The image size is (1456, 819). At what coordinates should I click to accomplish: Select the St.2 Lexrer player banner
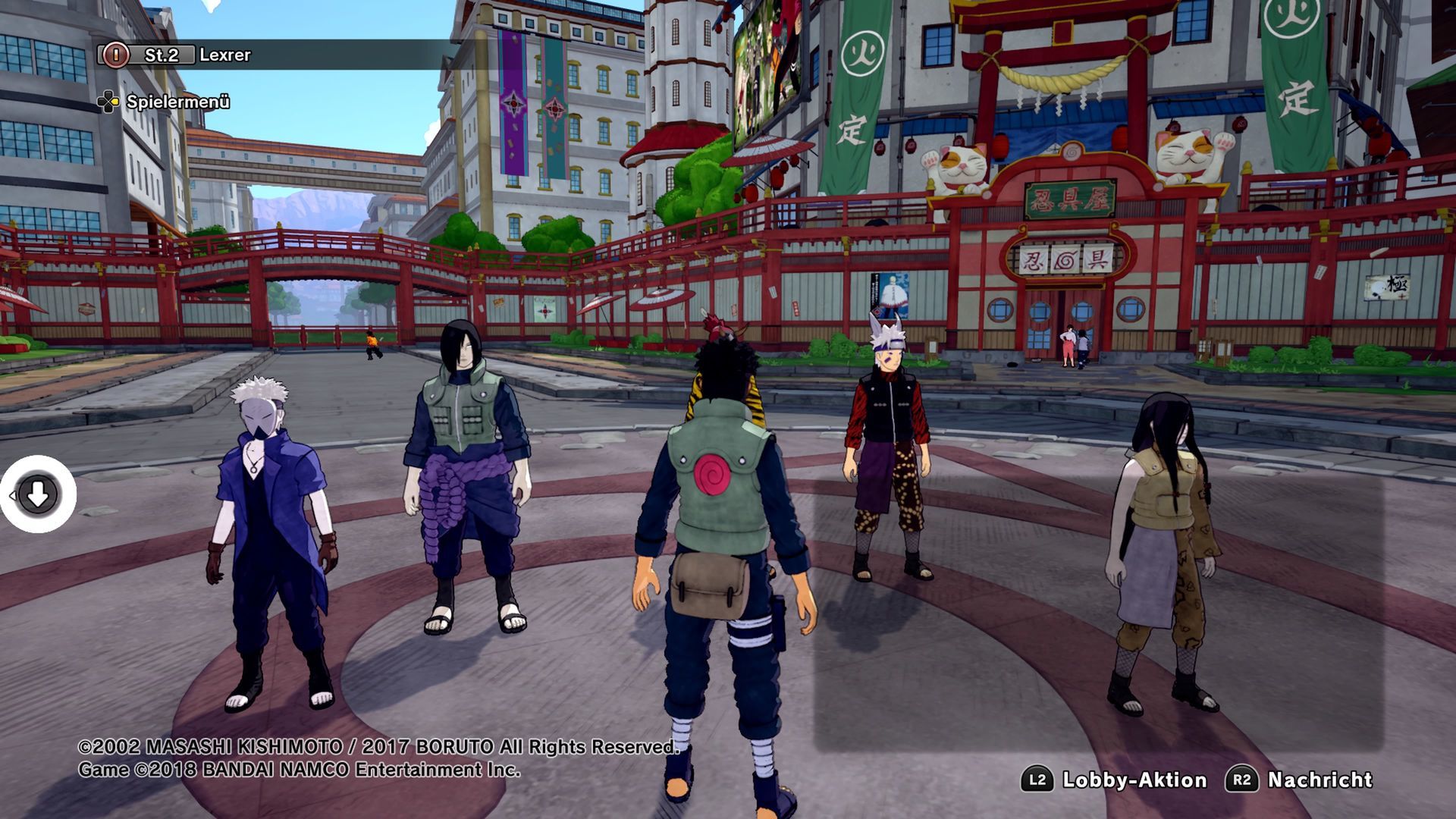click(x=197, y=55)
